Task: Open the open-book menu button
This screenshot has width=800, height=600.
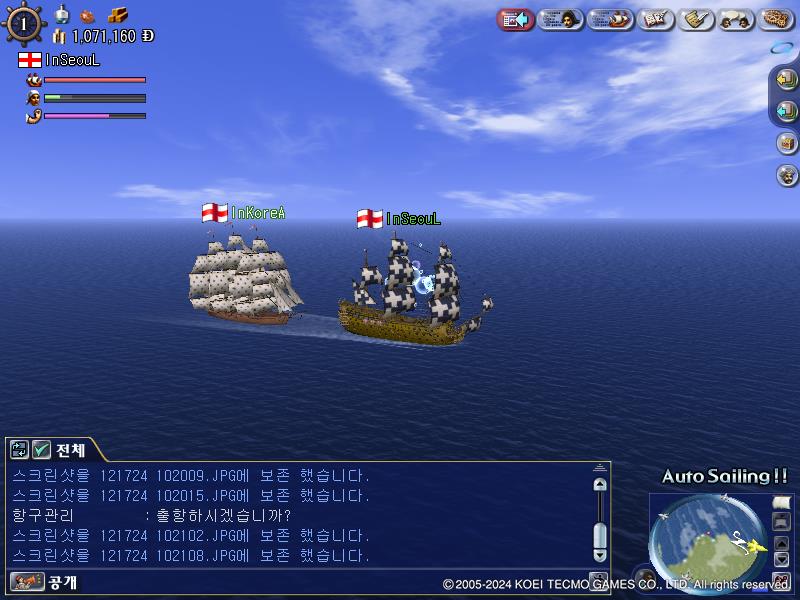Action: (655, 19)
